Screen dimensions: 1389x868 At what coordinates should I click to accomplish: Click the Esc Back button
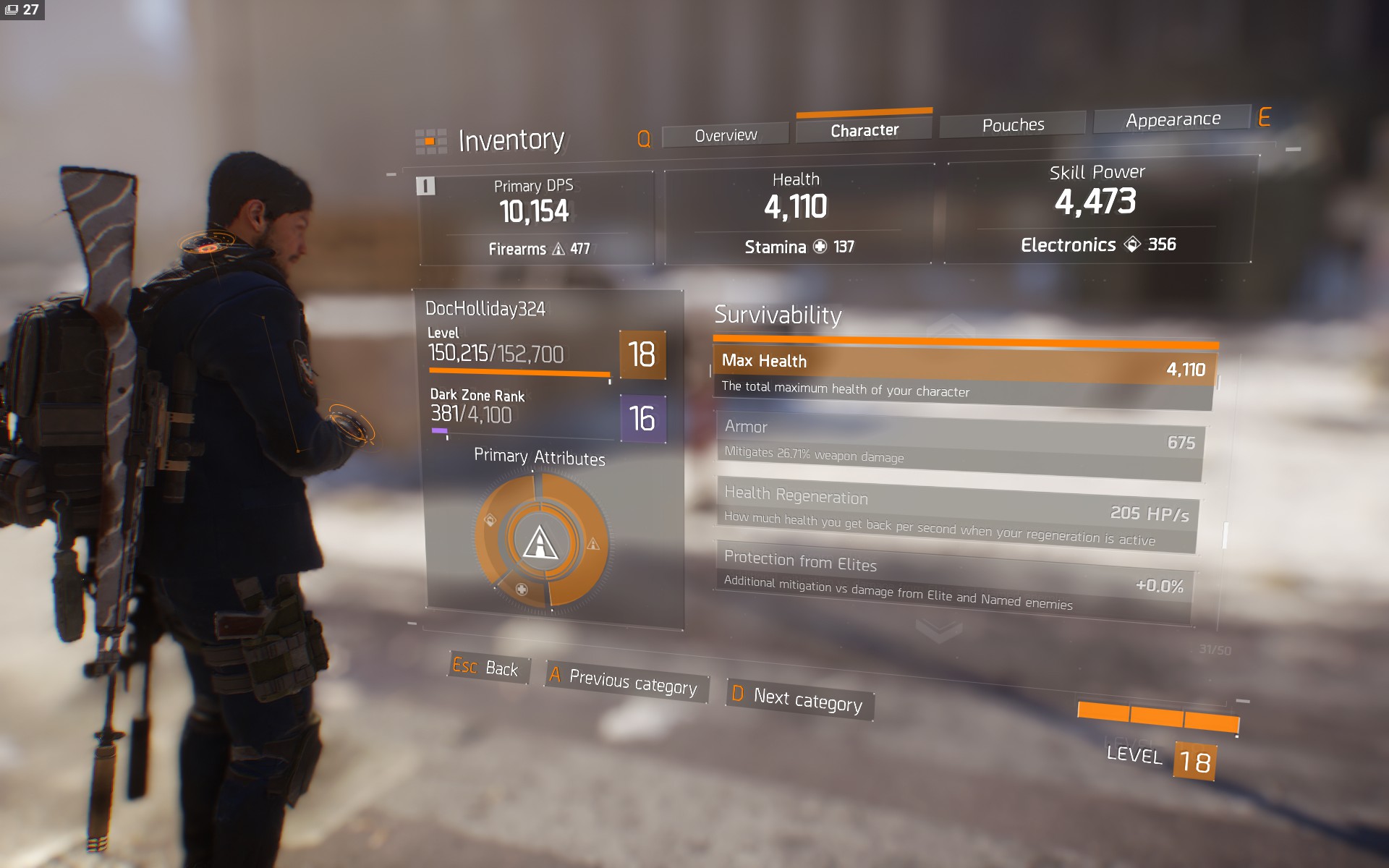point(485,669)
